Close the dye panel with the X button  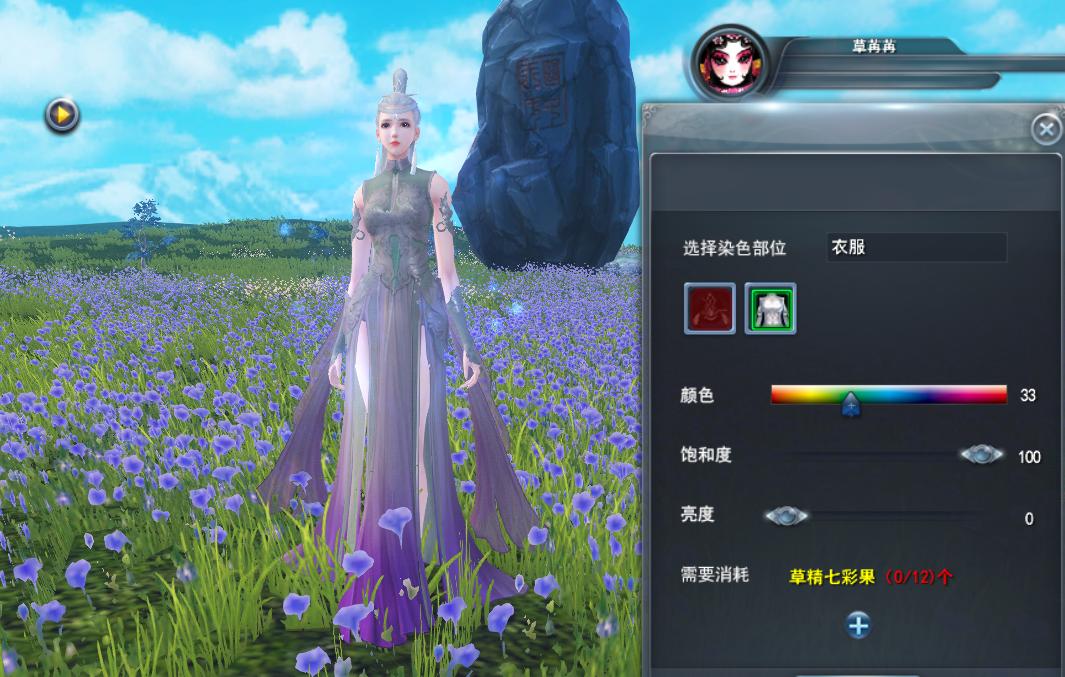pyautogui.click(x=1046, y=129)
